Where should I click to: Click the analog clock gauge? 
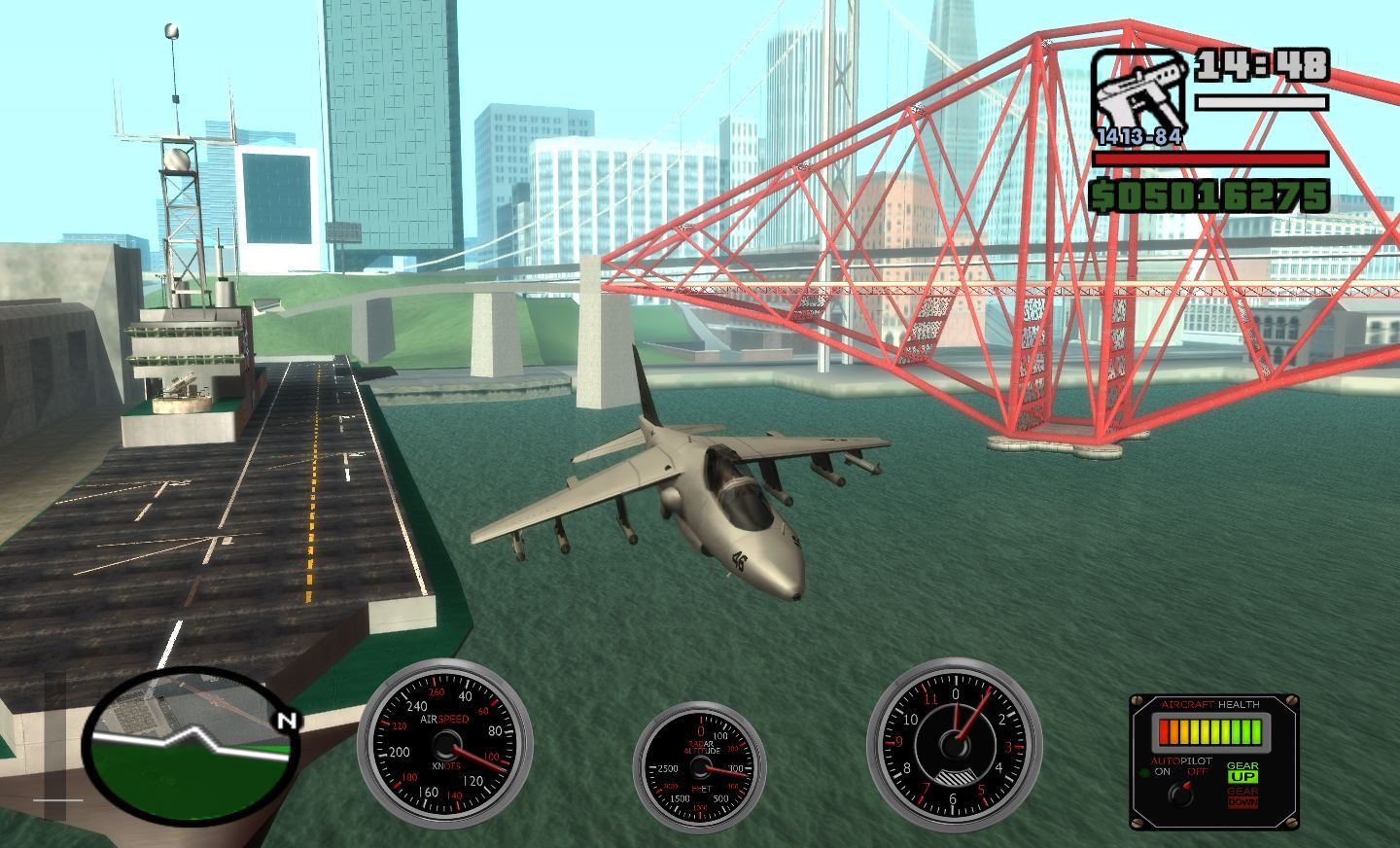954,746
